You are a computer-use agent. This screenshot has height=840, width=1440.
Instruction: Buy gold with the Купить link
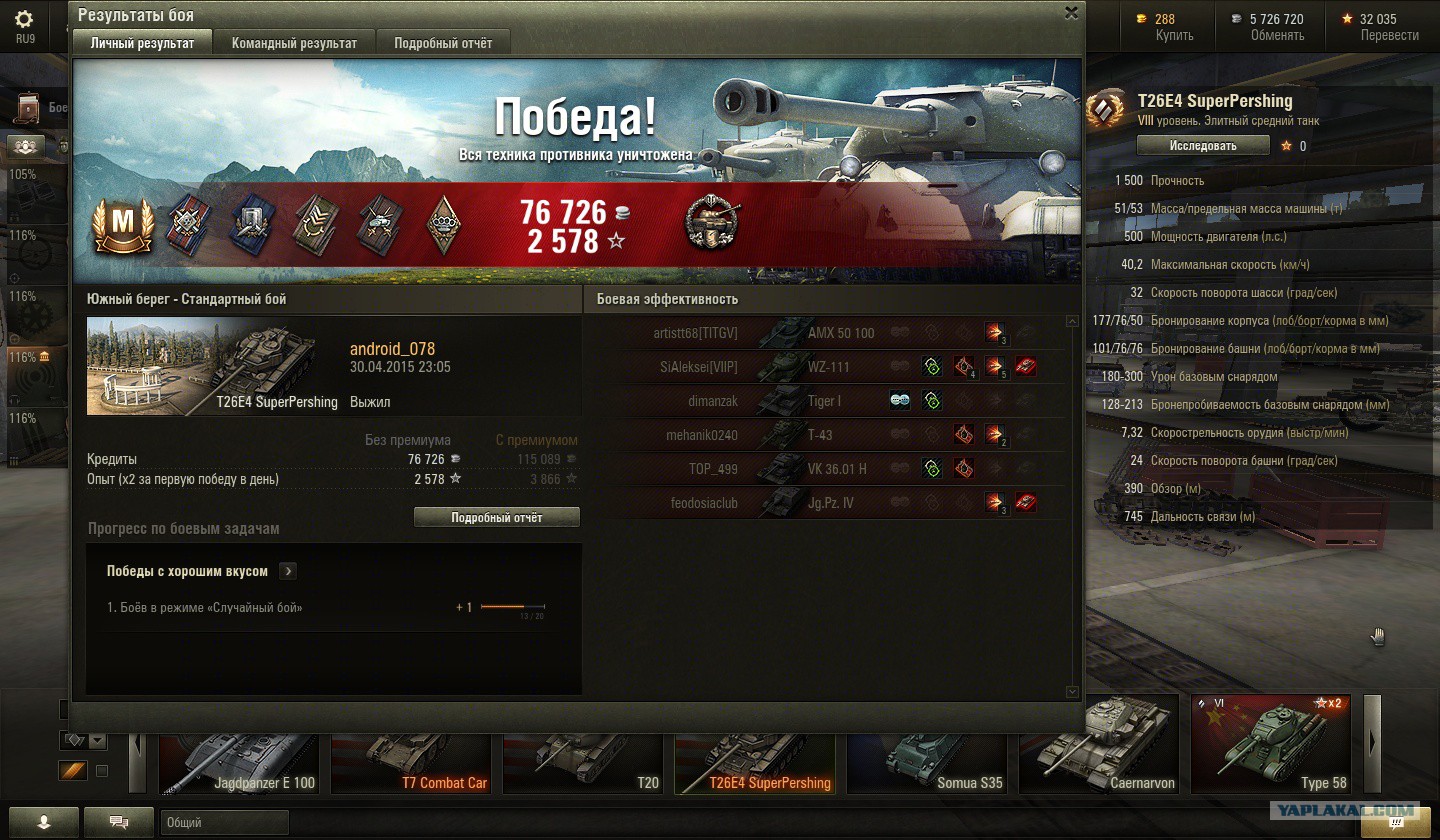tap(1174, 35)
